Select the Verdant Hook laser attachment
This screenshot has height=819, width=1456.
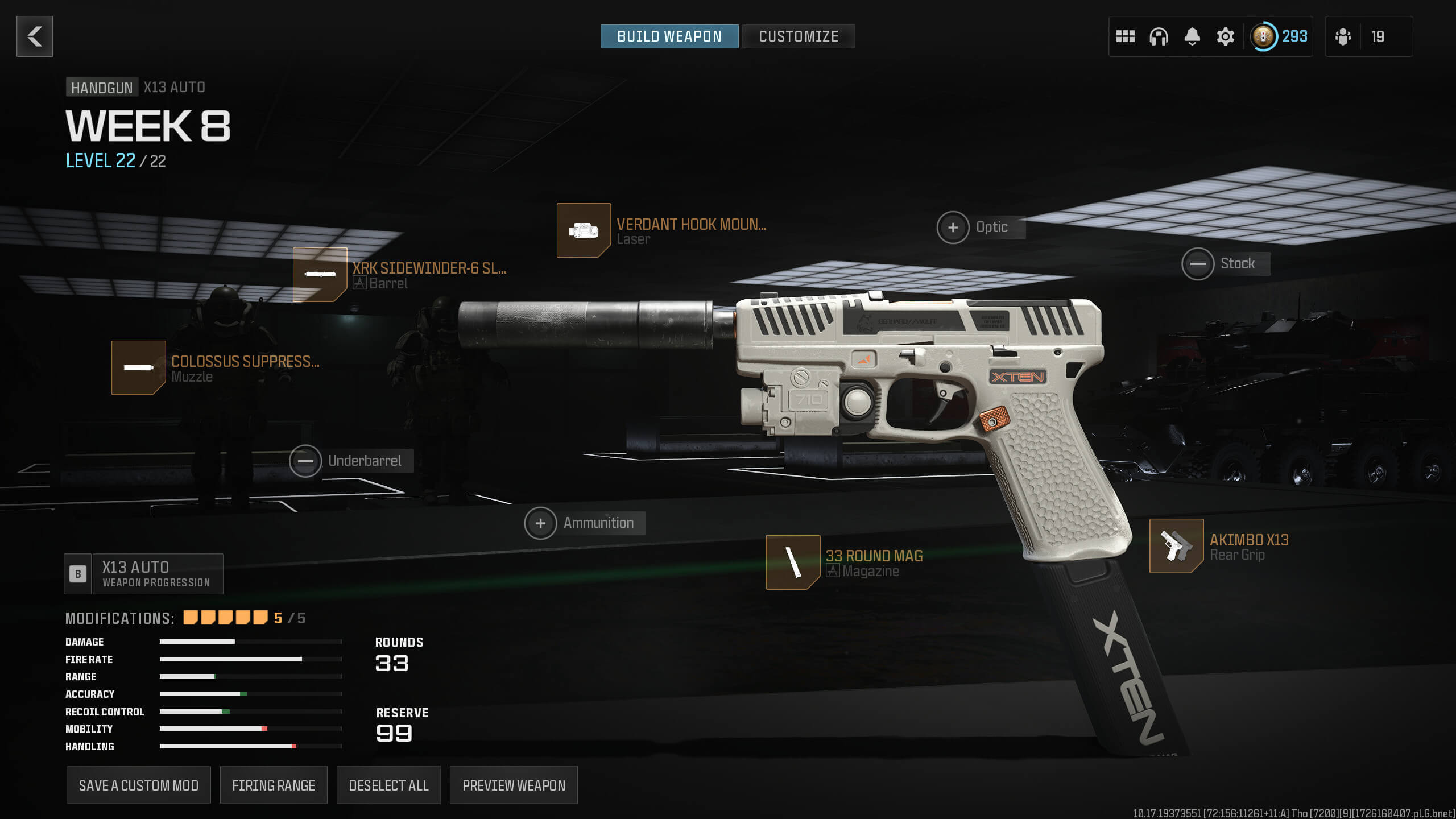point(584,230)
